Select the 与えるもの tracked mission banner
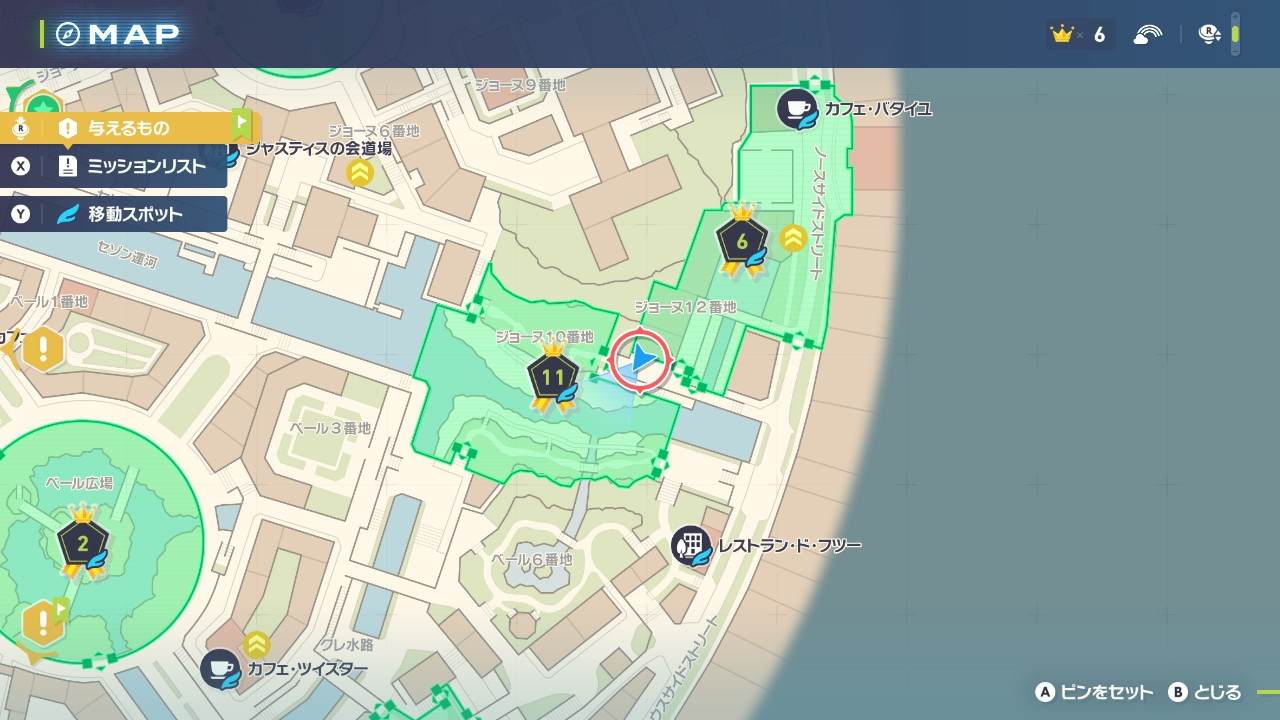The height and width of the screenshot is (720, 1280). 127,128
